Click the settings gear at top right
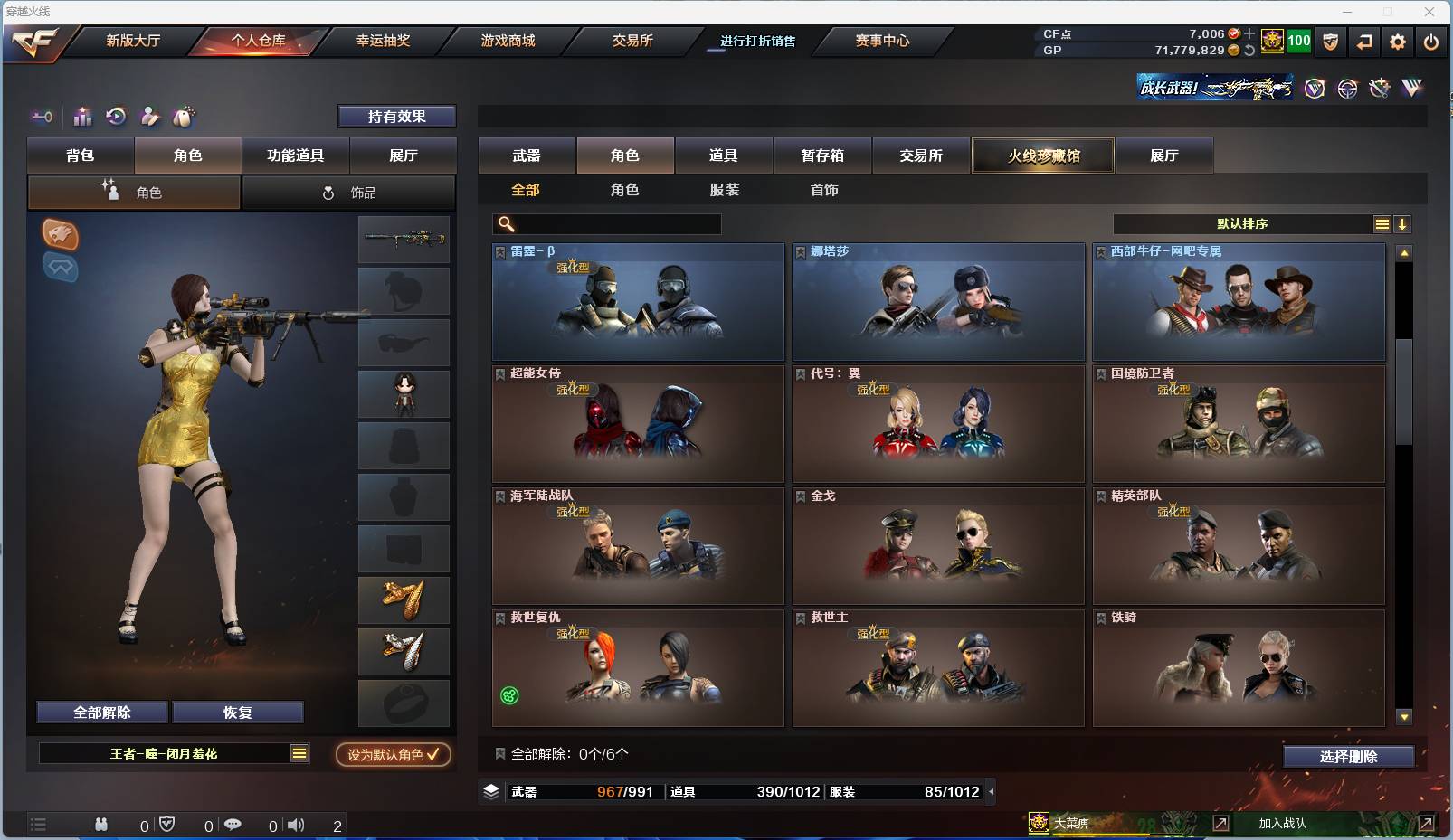Screen dimensions: 1453x840 pyautogui.click(x=1397, y=42)
